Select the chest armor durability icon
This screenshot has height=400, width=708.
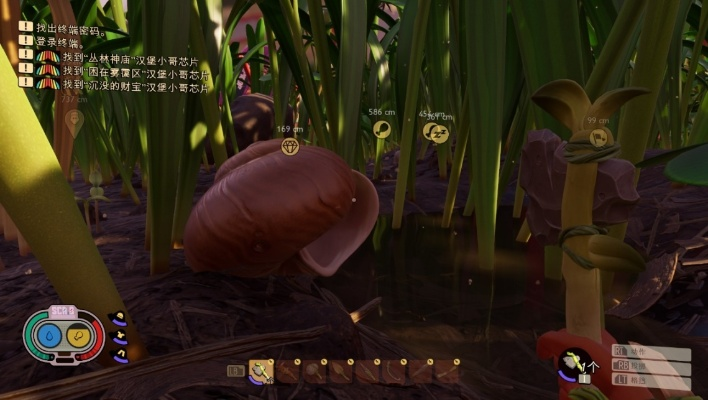pyautogui.click(x=120, y=336)
